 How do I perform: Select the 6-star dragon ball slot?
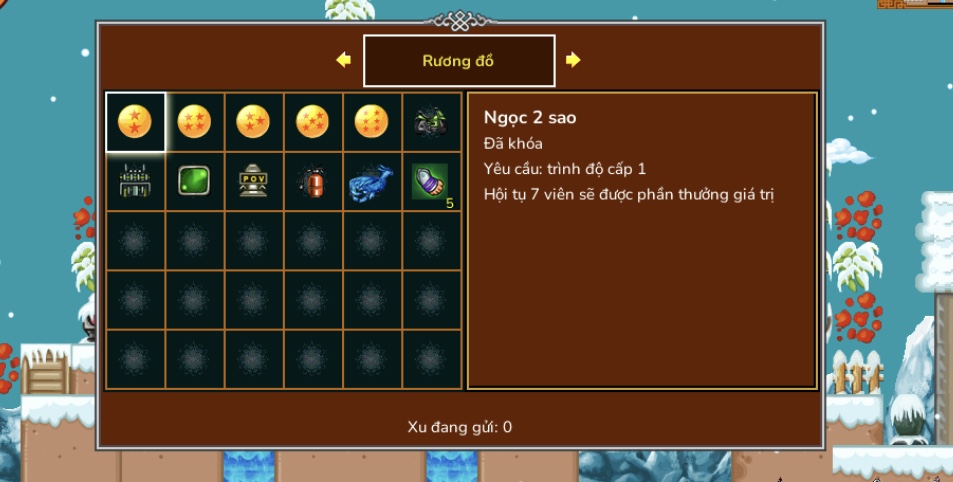pyautogui.click(x=372, y=122)
